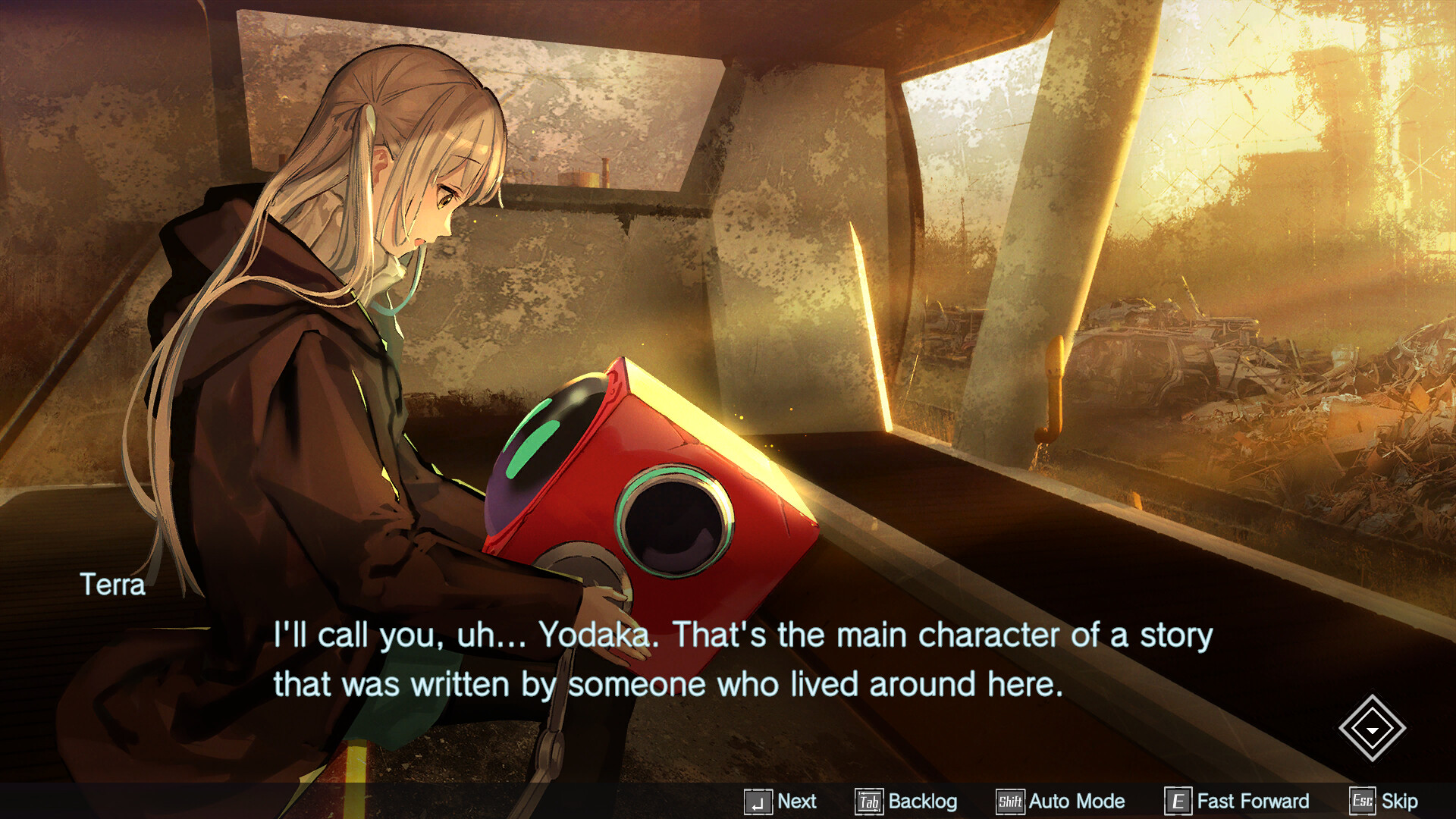Image resolution: width=1456 pixels, height=819 pixels.
Task: Open the Backlog history
Action: pos(922,801)
